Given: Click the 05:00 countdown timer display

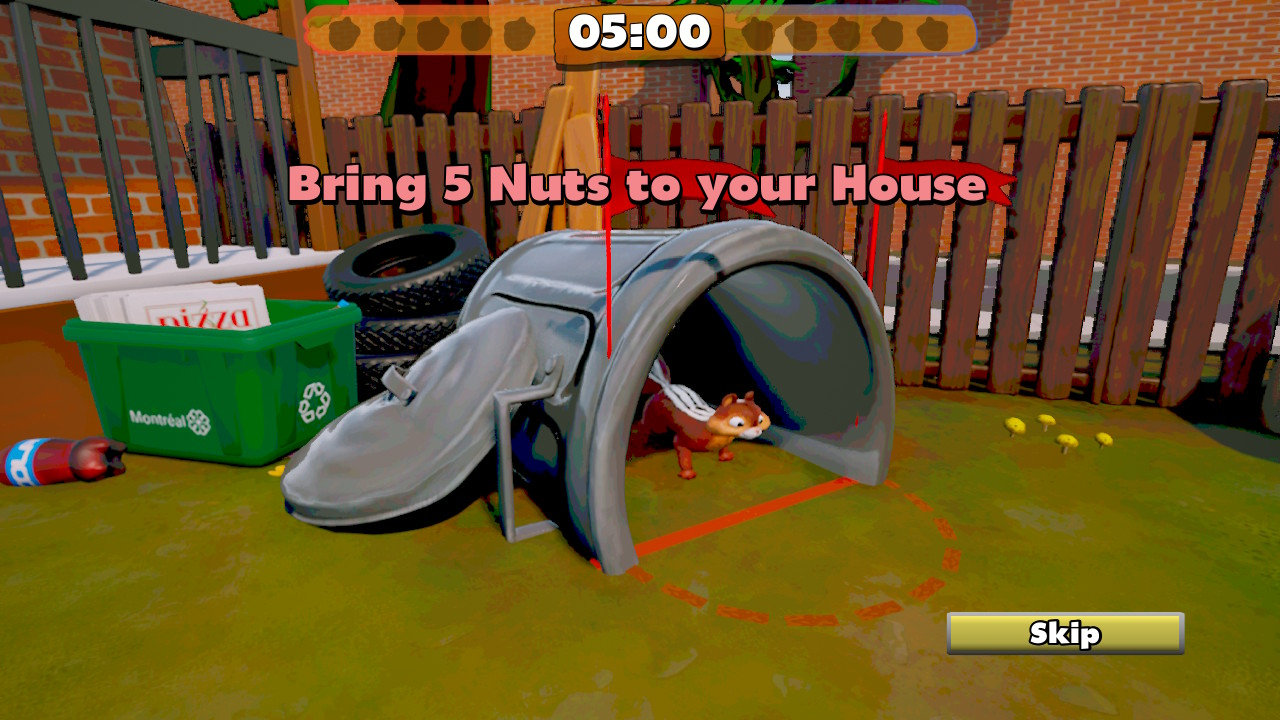Looking at the screenshot, I should click(x=640, y=33).
